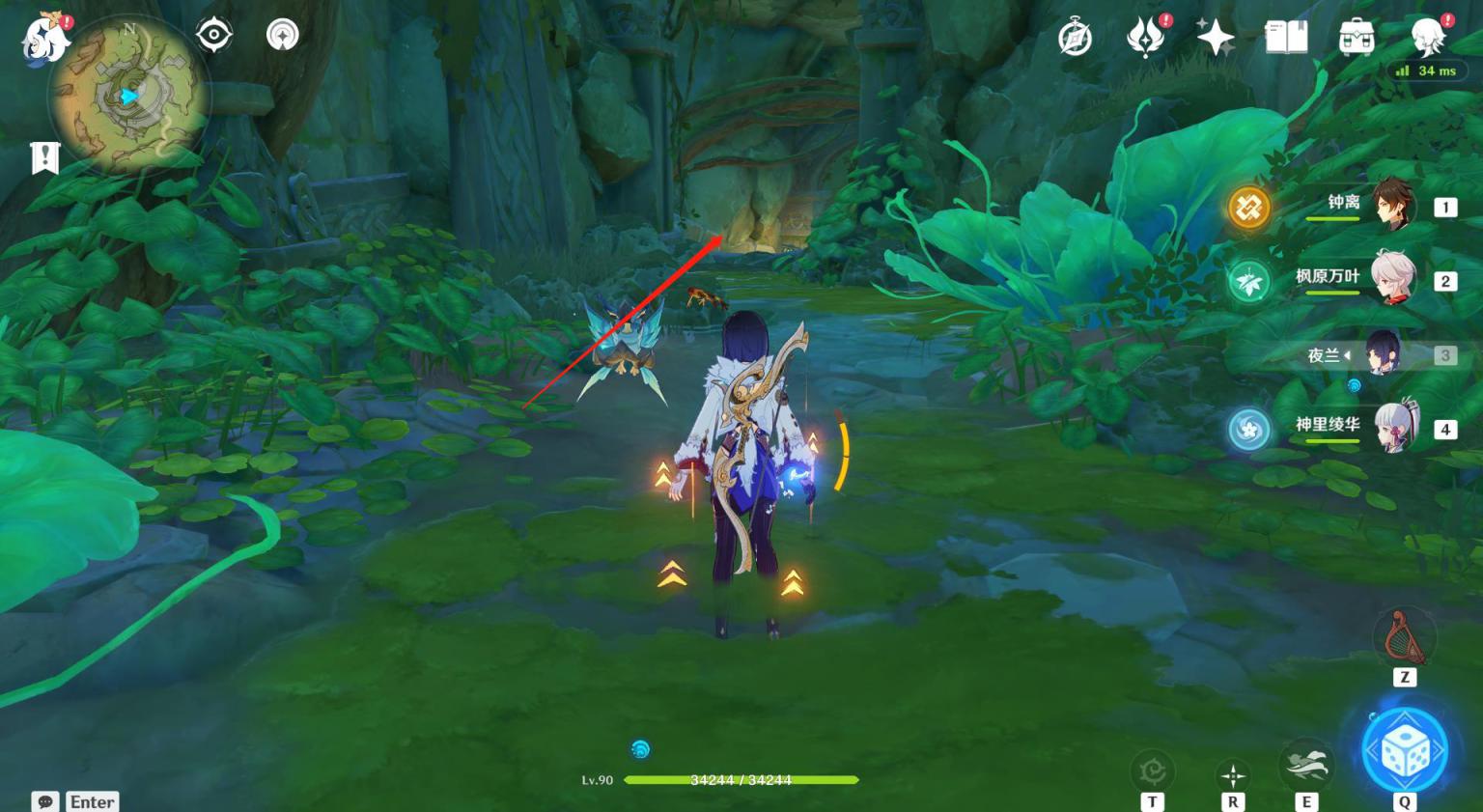Activate the elemental skill icon
This screenshot has height=812, width=1483.
(x=1306, y=766)
